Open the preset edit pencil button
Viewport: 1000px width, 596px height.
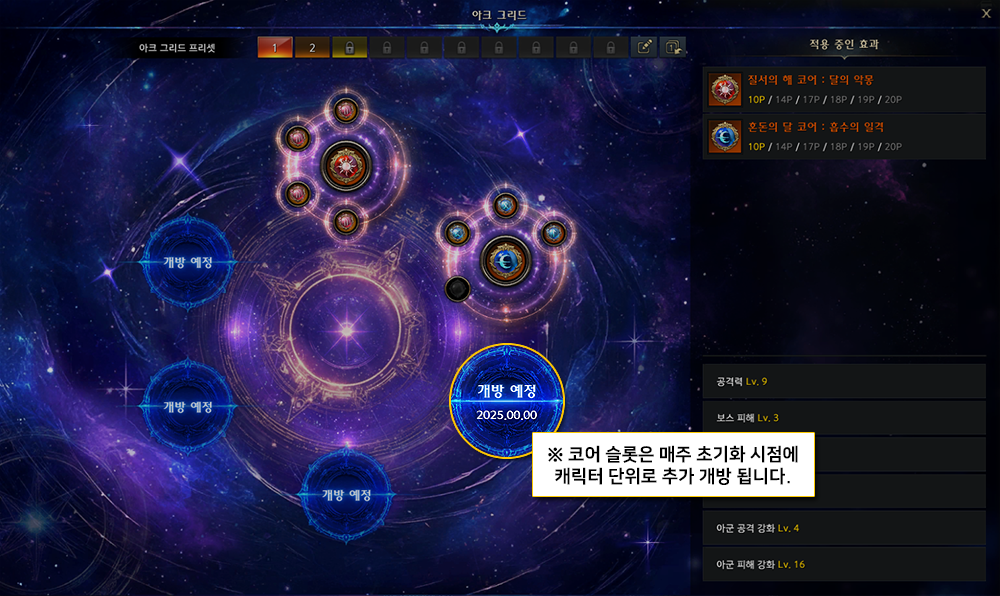click(x=645, y=47)
